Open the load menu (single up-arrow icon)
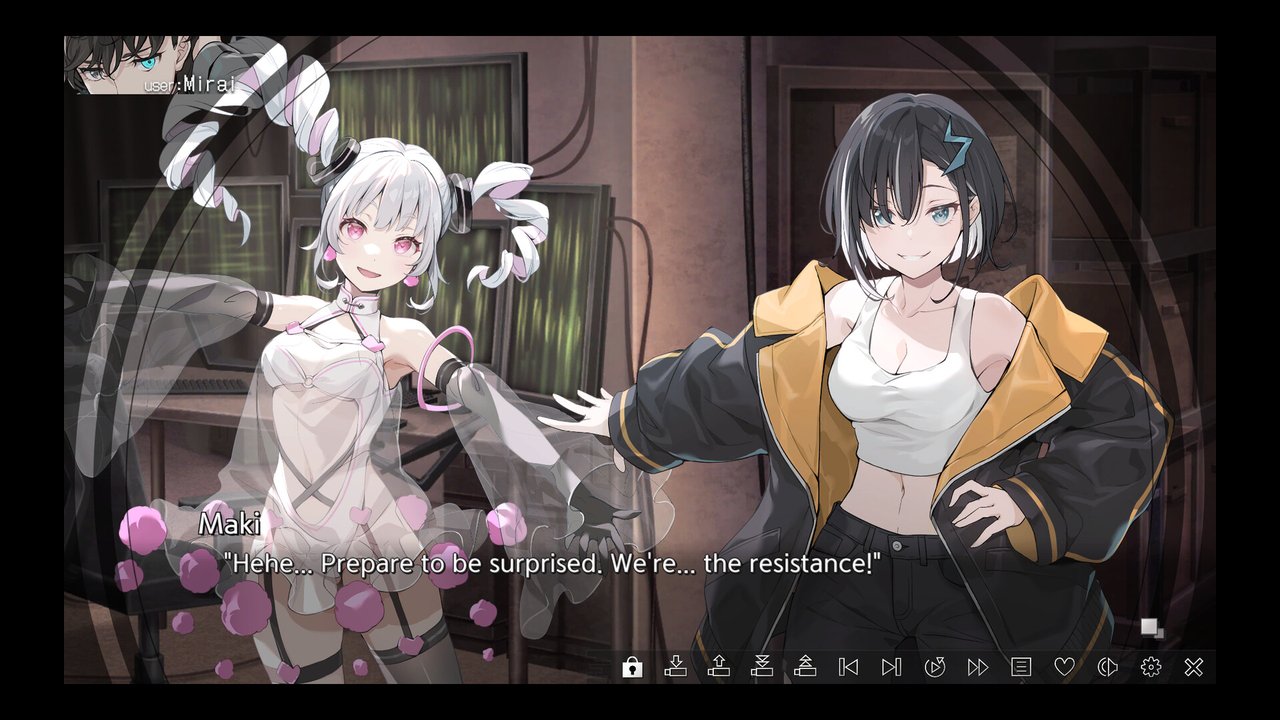The height and width of the screenshot is (720, 1280). point(718,667)
